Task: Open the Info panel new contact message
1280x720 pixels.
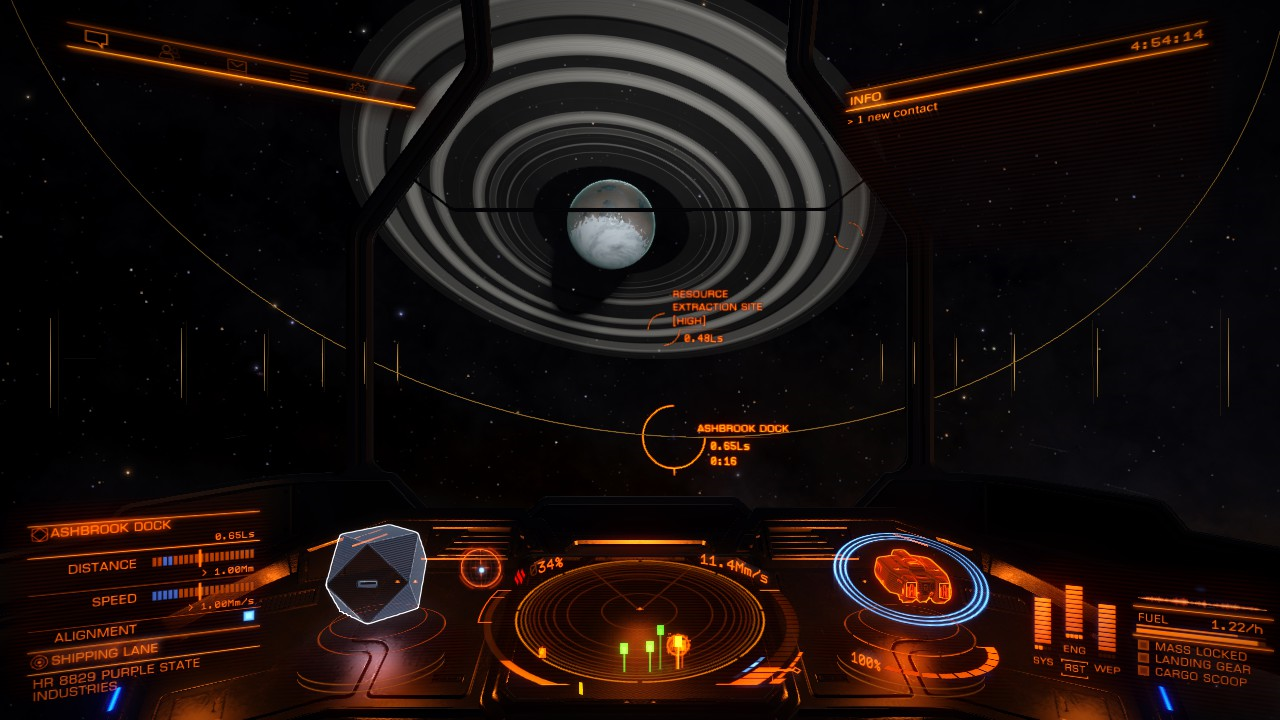Action: click(x=892, y=114)
